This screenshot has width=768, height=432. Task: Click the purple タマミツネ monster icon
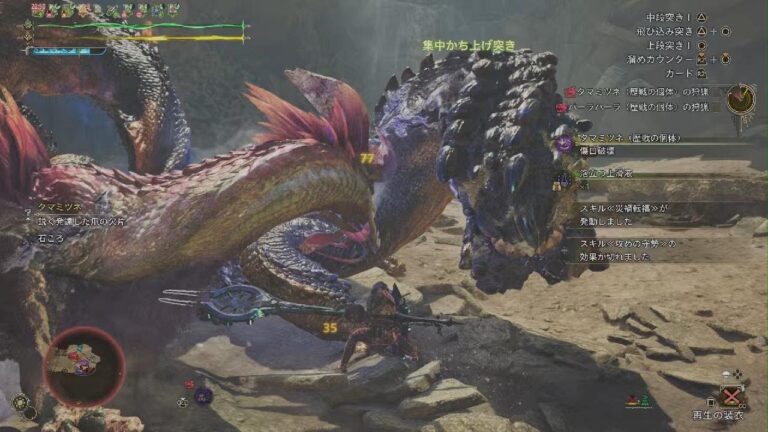tap(564, 143)
